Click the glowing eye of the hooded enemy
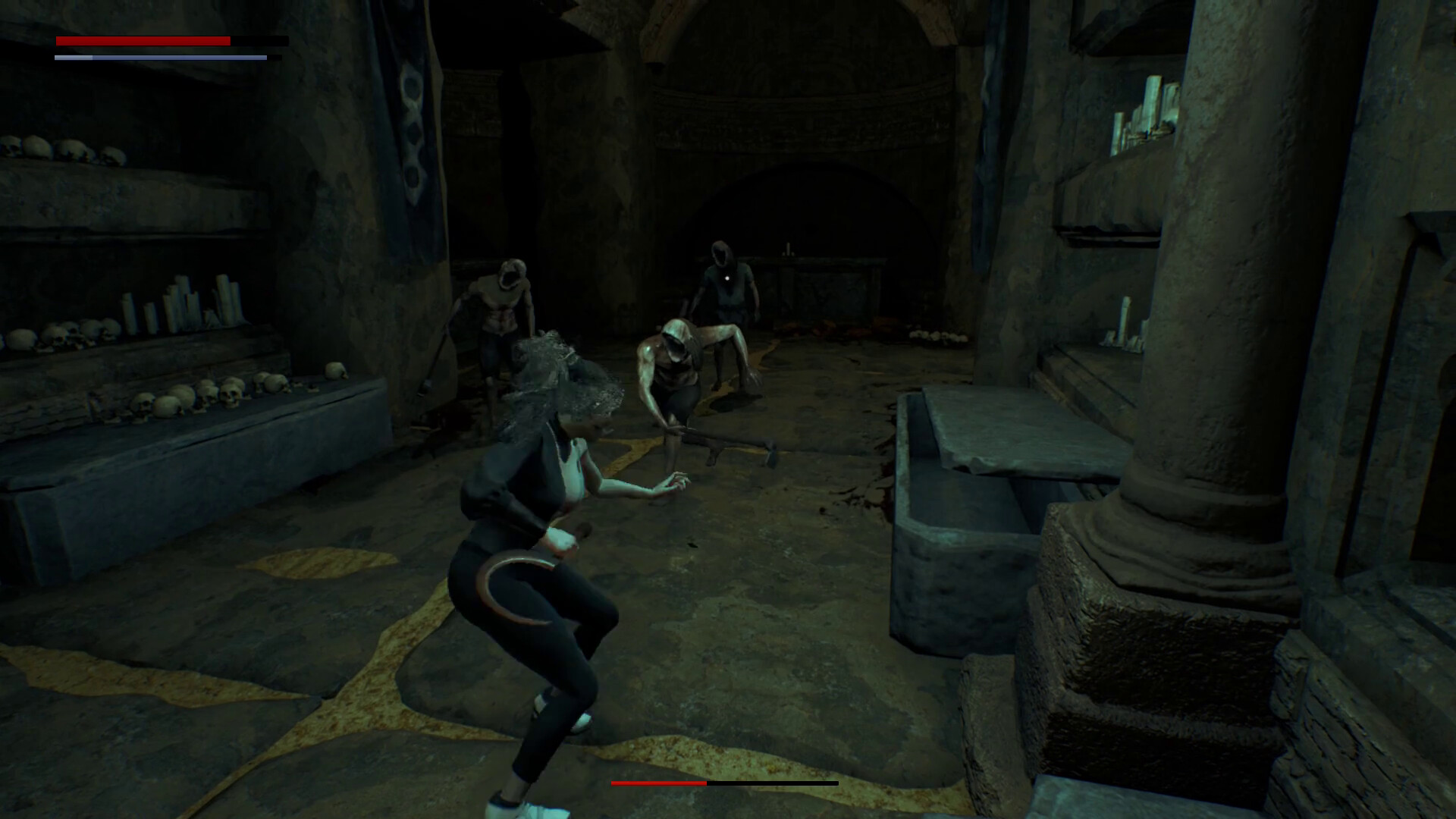This screenshot has width=1456, height=819. pos(729,279)
